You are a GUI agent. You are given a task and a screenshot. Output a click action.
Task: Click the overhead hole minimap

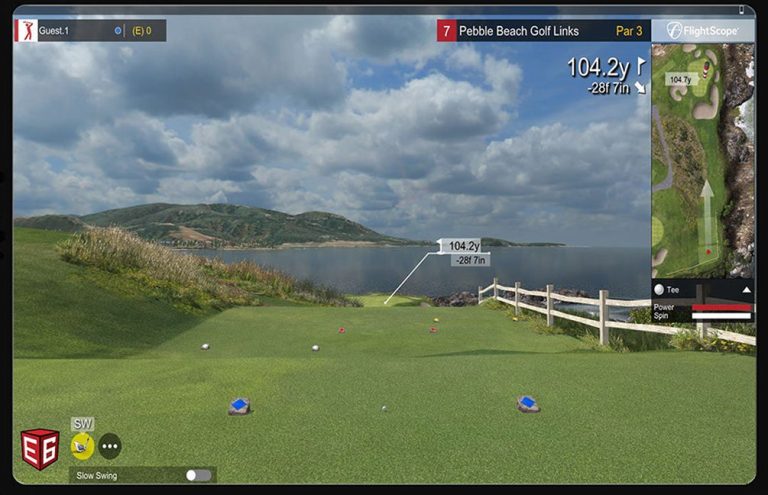coord(702,158)
